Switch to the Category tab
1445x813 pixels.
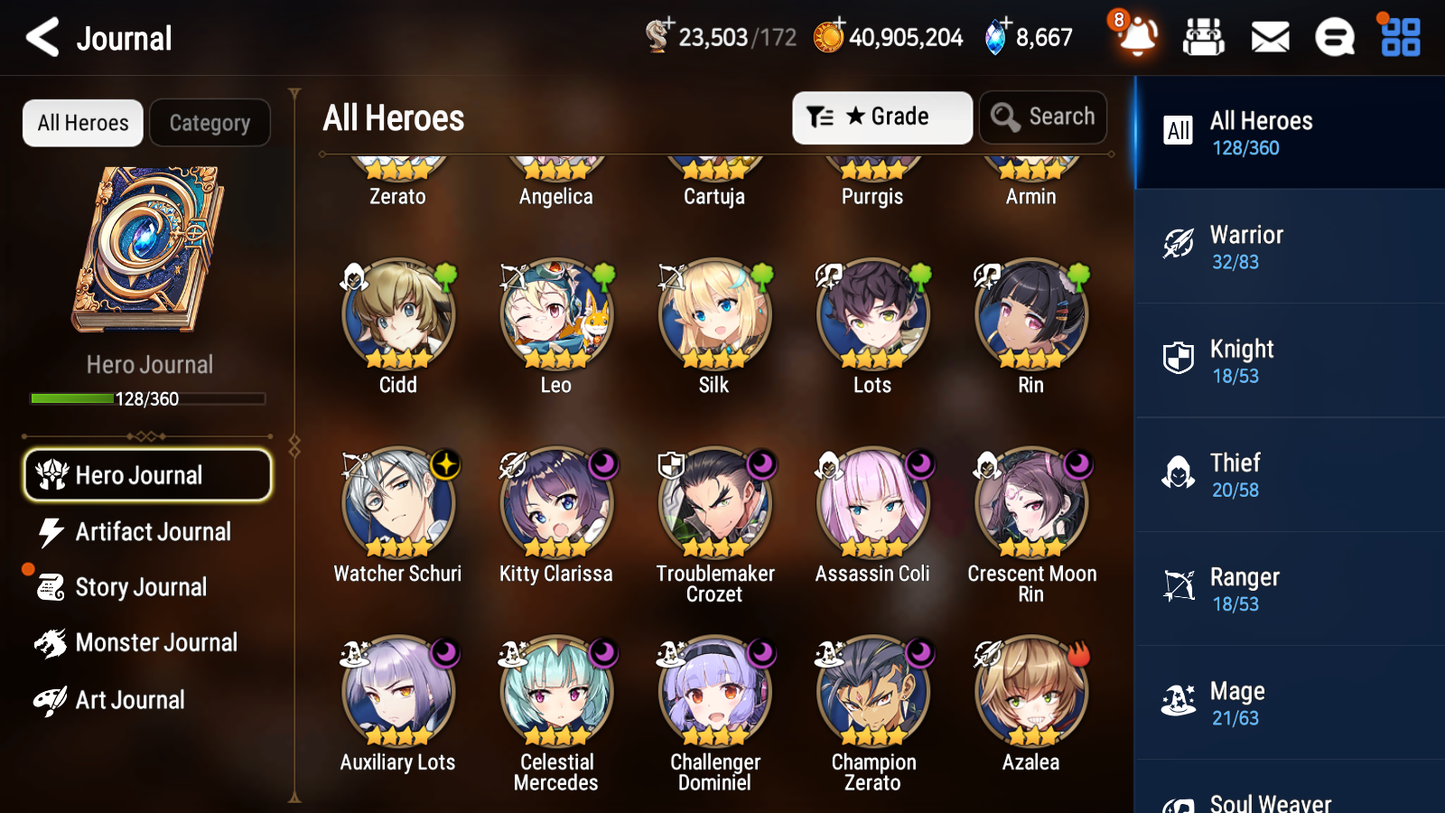[x=210, y=122]
